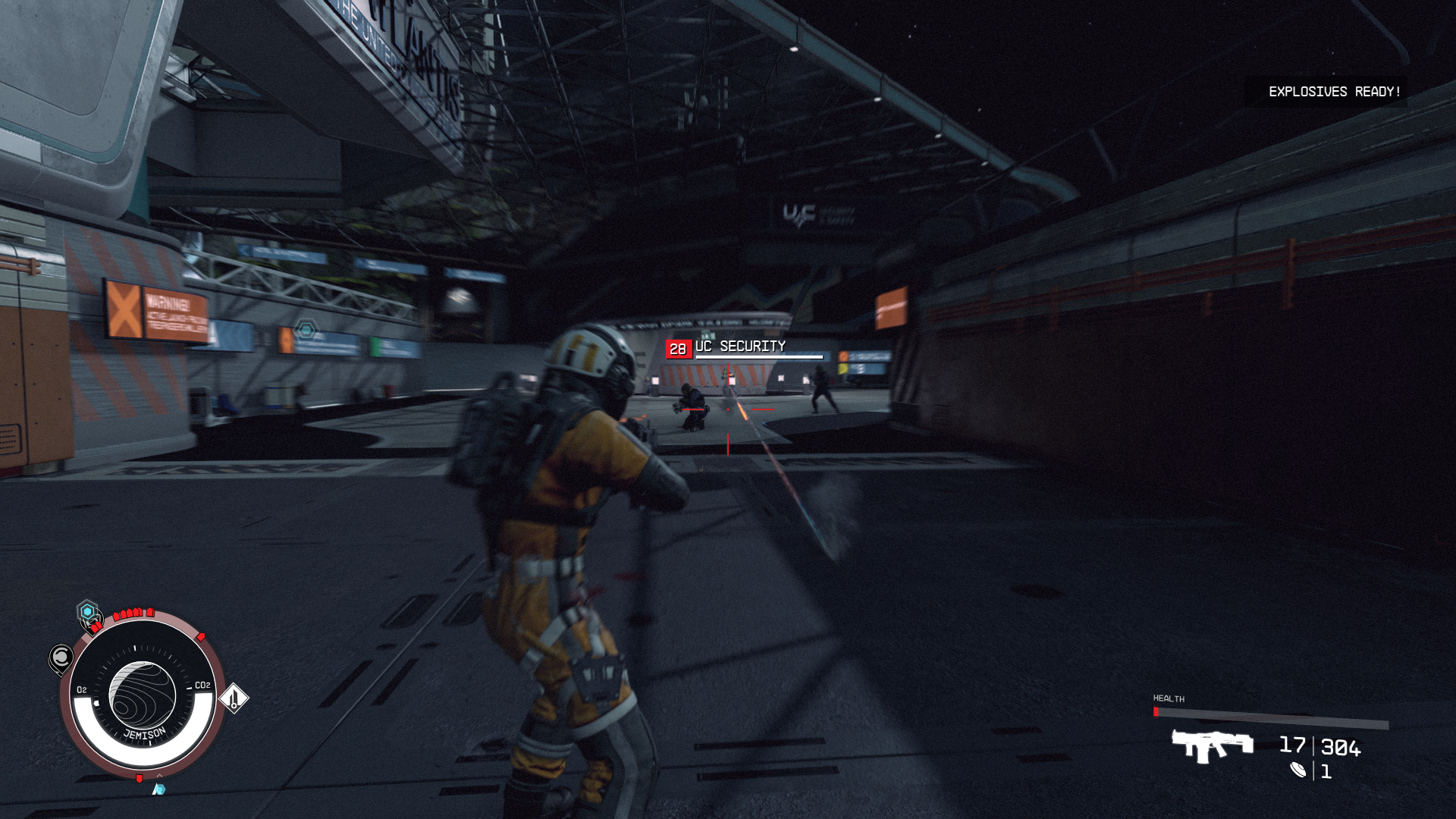Screen dimensions: 1456x819
Task: Select the weapon silhouette icon near ammo count
Action: coord(1212,746)
